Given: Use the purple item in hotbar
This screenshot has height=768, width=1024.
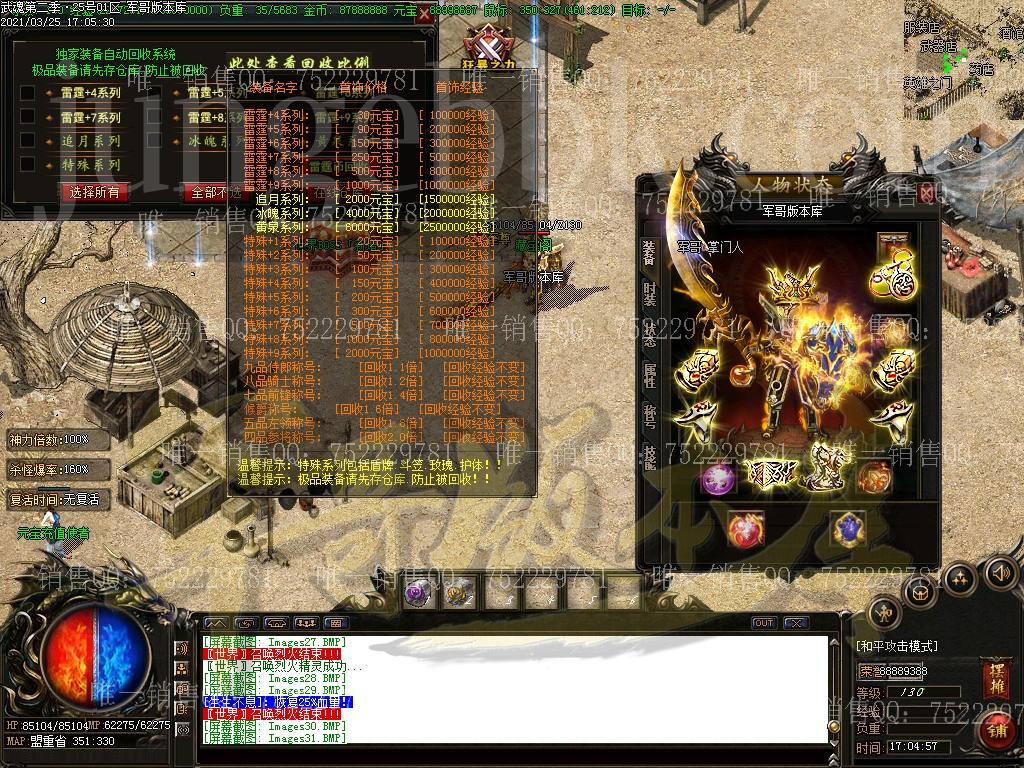Looking at the screenshot, I should pos(417,593).
